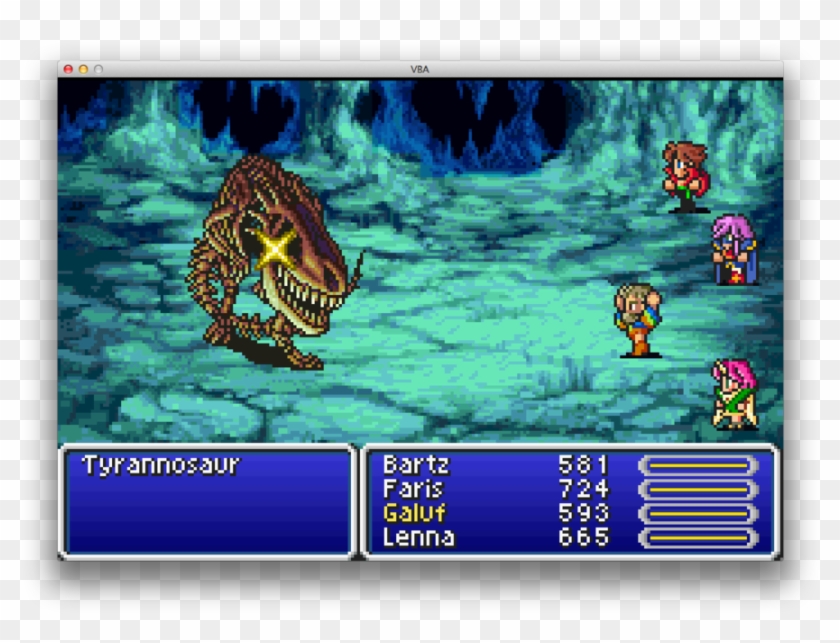Viewport: 840px width, 643px height.
Task: Pick the highlighted Galuf party row
Action: pyautogui.click(x=414, y=513)
